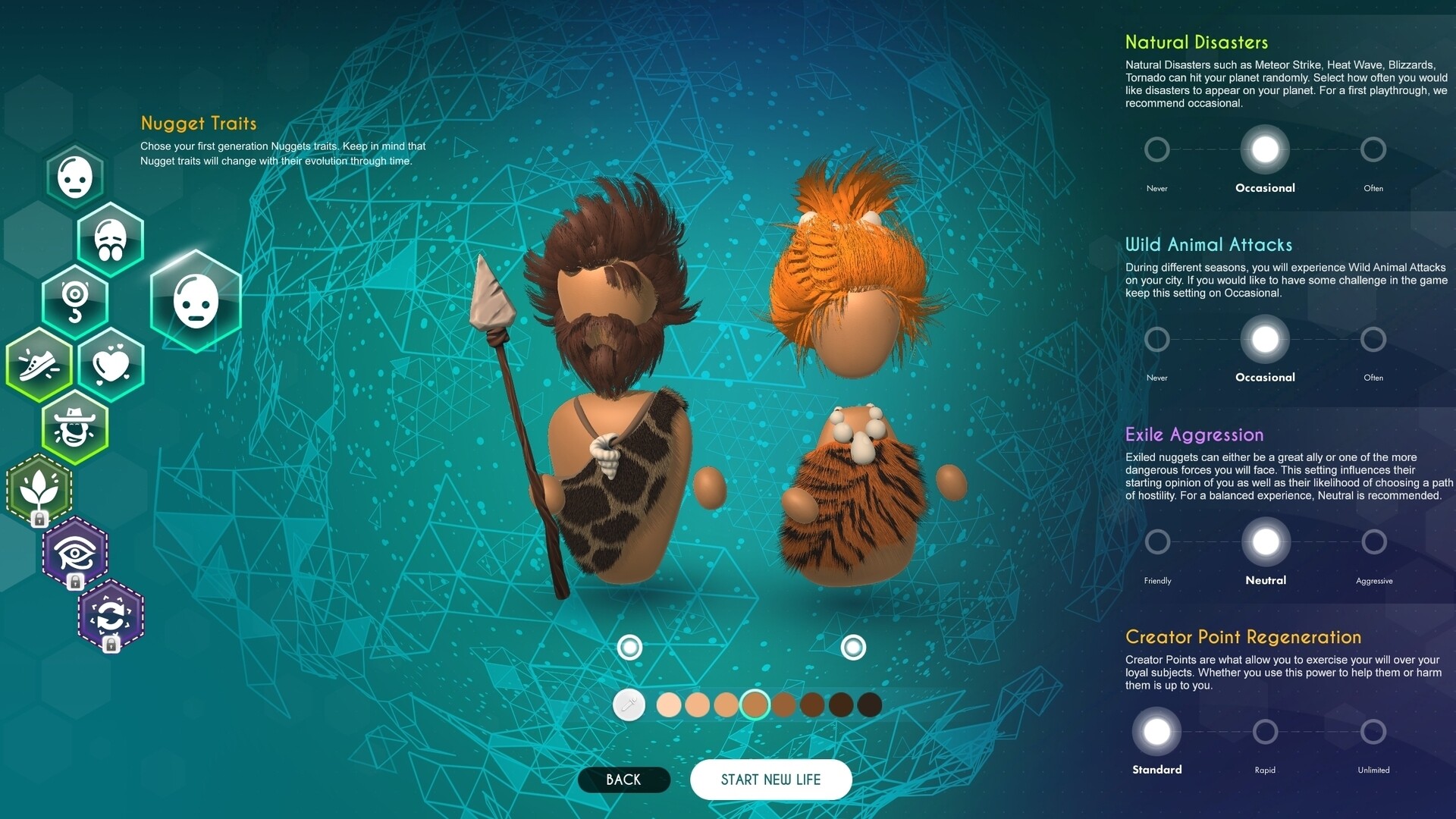The height and width of the screenshot is (819, 1456).
Task: Select the orange-haired nugget's selector circle
Action: coord(852,648)
